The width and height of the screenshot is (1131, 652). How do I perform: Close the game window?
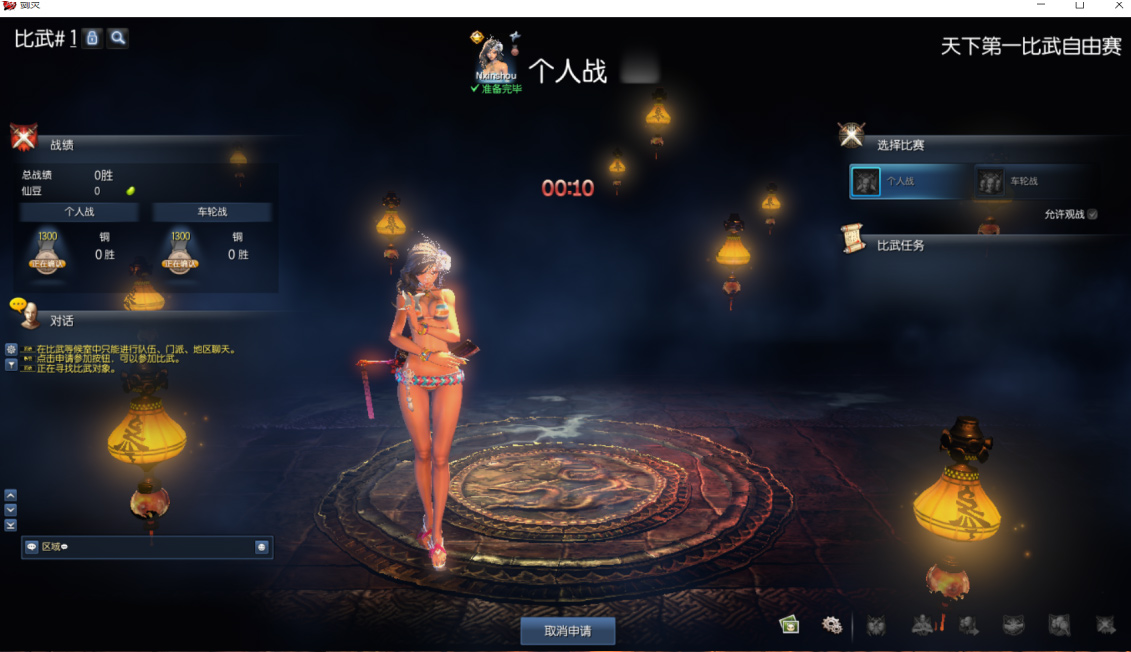point(1119,6)
